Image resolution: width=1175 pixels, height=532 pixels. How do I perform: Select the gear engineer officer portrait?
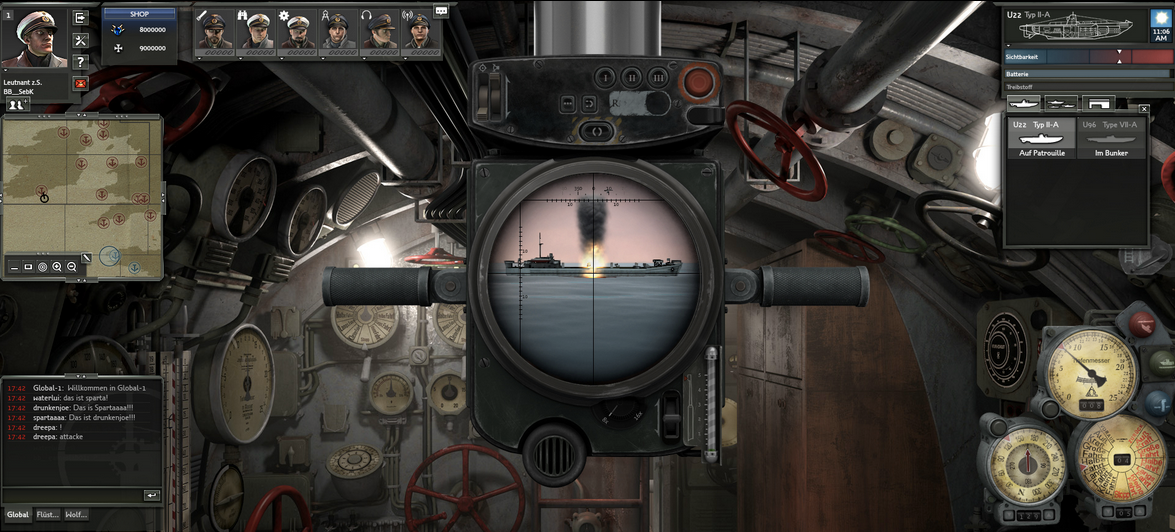click(298, 31)
